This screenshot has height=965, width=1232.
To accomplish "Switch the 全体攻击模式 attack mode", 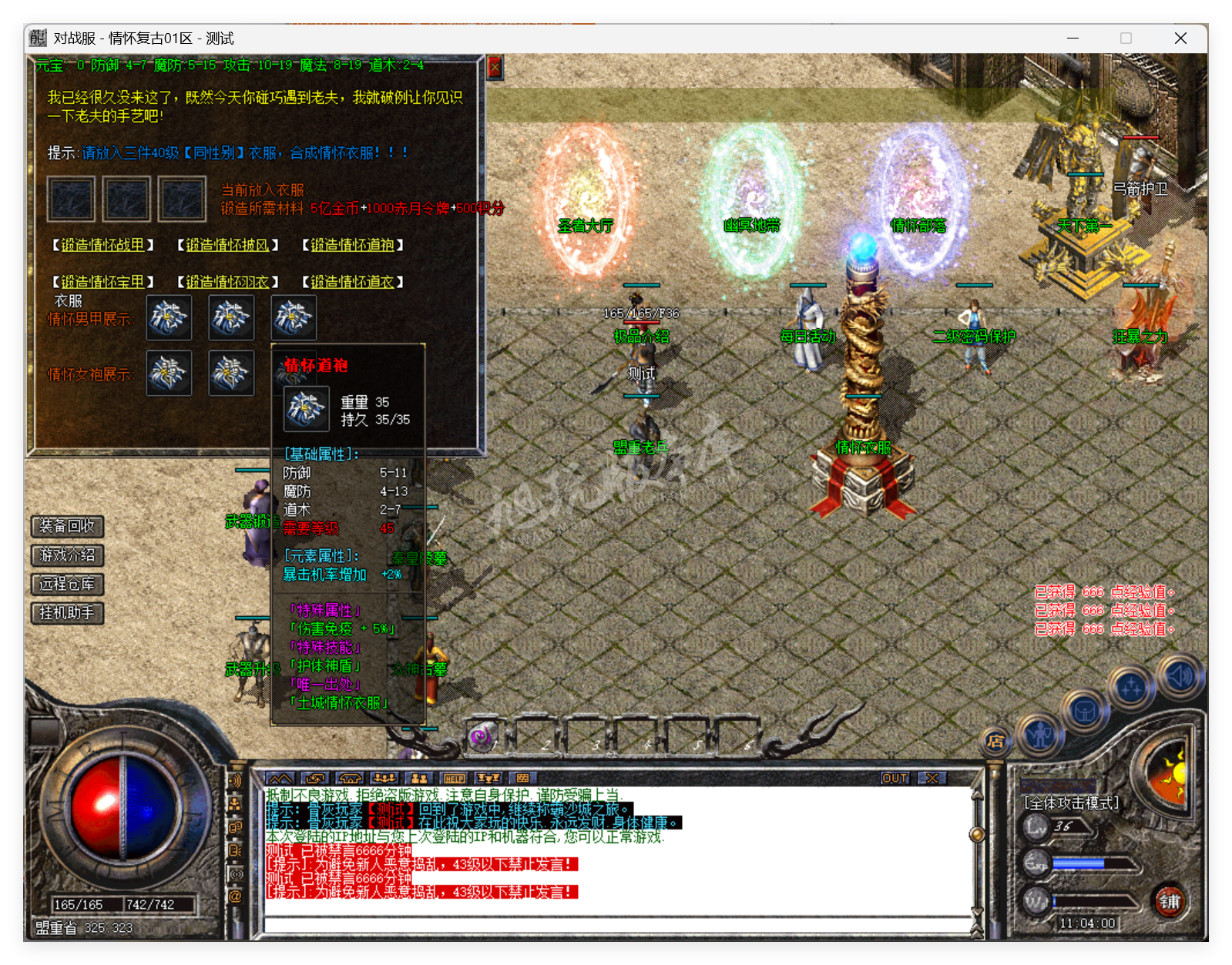I will [x=1069, y=802].
